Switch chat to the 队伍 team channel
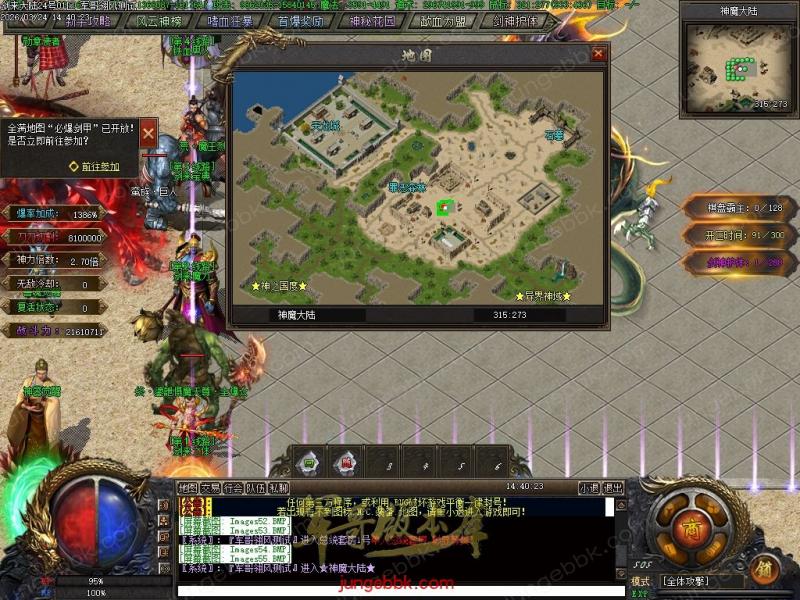Screen dimensions: 800x600 256,488
